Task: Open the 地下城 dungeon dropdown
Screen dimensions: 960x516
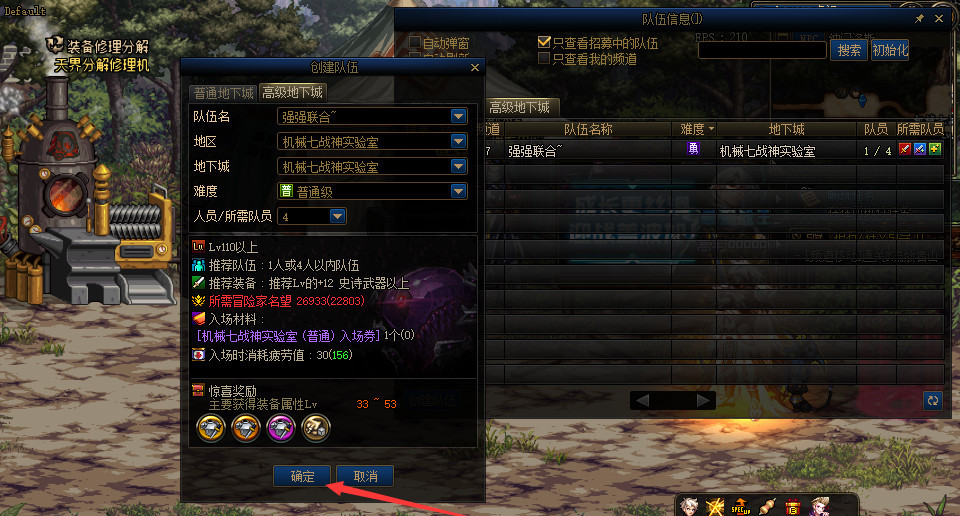Action: click(x=459, y=166)
